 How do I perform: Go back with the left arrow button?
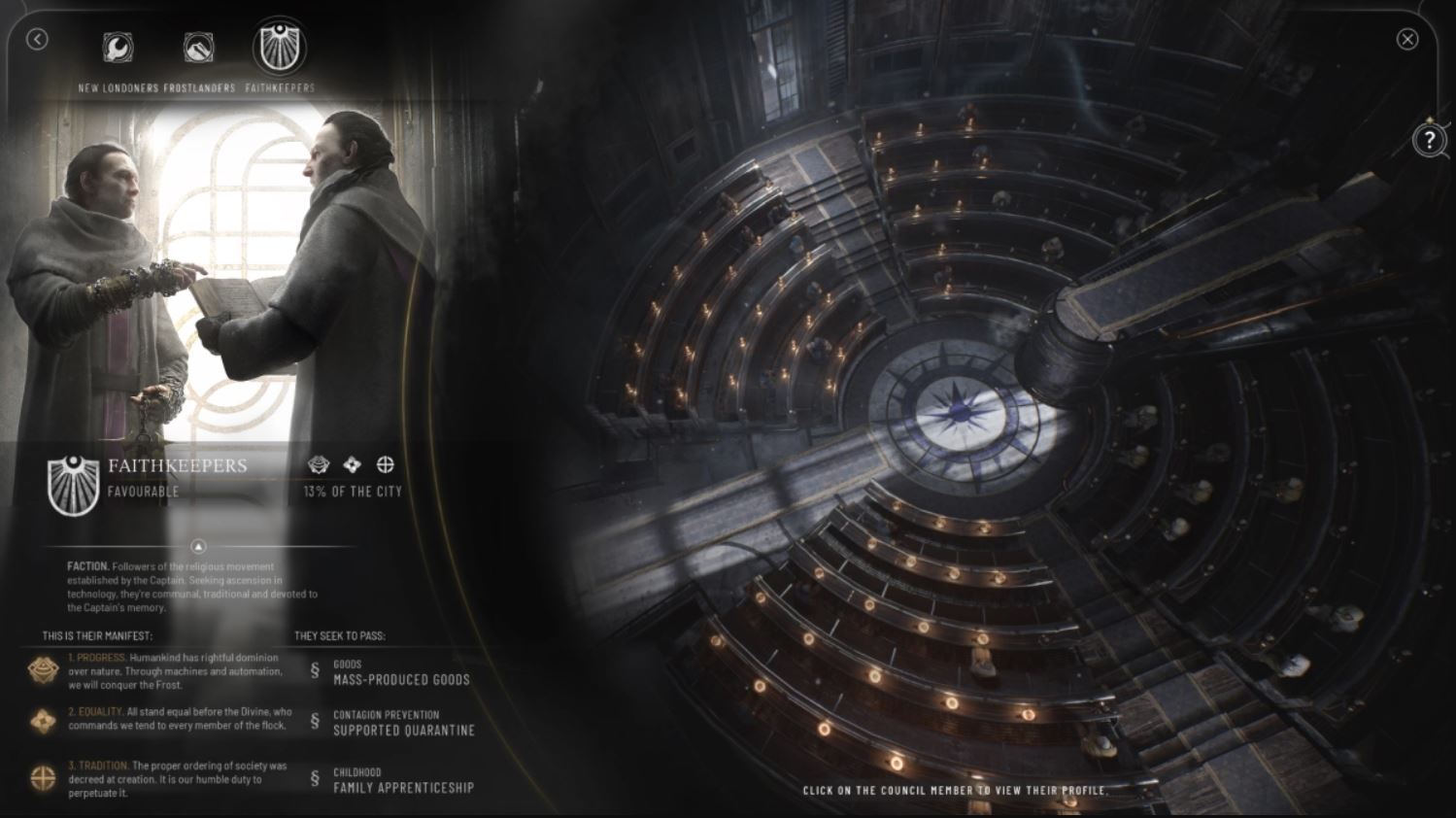pos(37,39)
